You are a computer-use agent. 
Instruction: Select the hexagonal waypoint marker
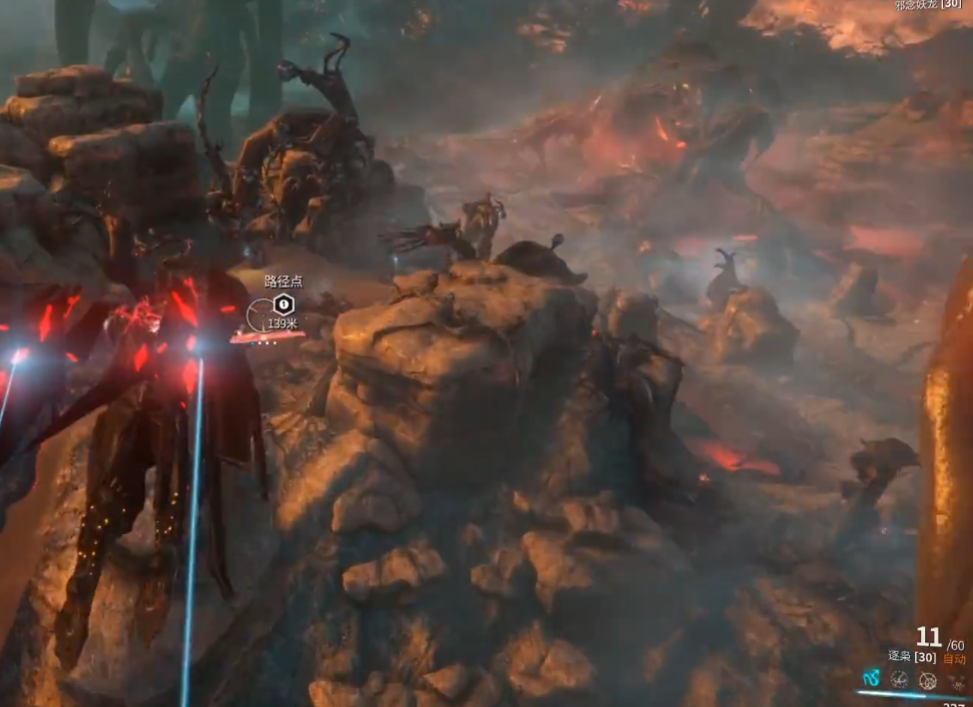(283, 303)
